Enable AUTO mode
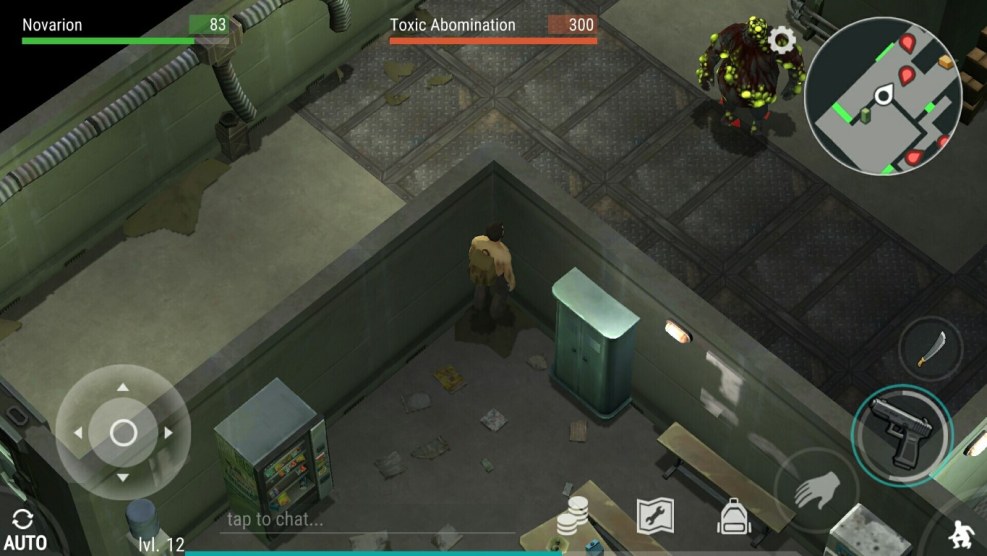987x556 pixels. pos(24,532)
